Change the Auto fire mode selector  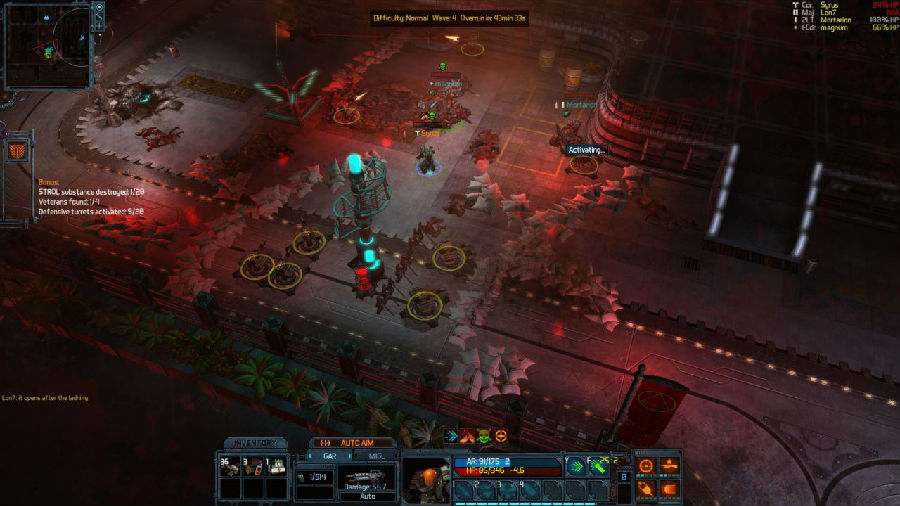368,495
